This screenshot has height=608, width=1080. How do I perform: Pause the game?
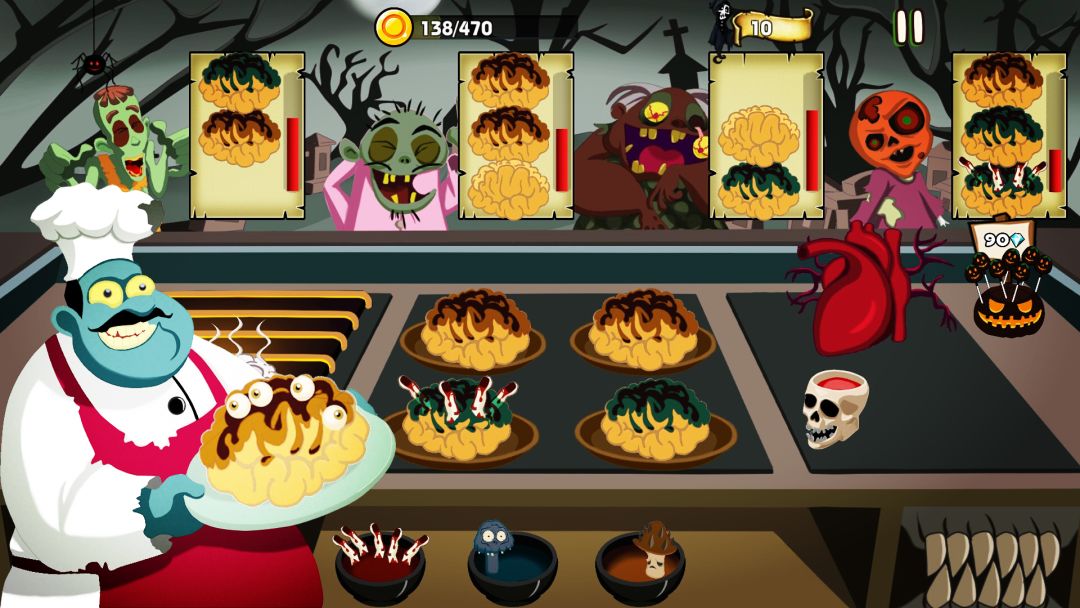click(x=909, y=27)
